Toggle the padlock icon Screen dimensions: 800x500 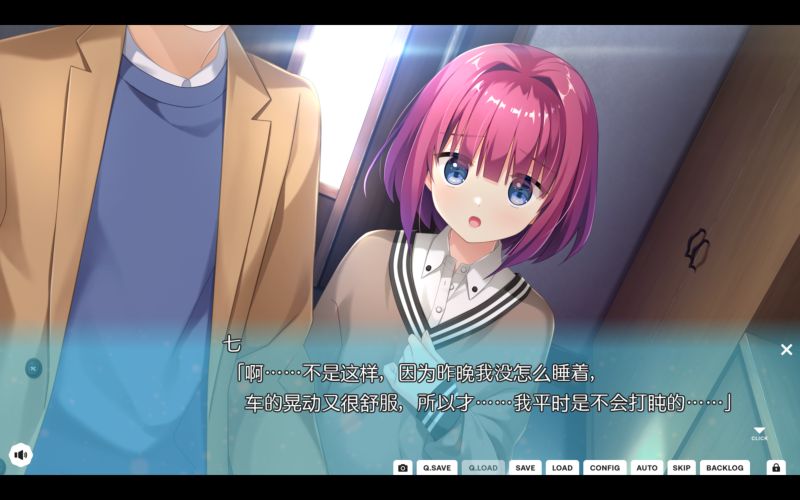[776, 467]
